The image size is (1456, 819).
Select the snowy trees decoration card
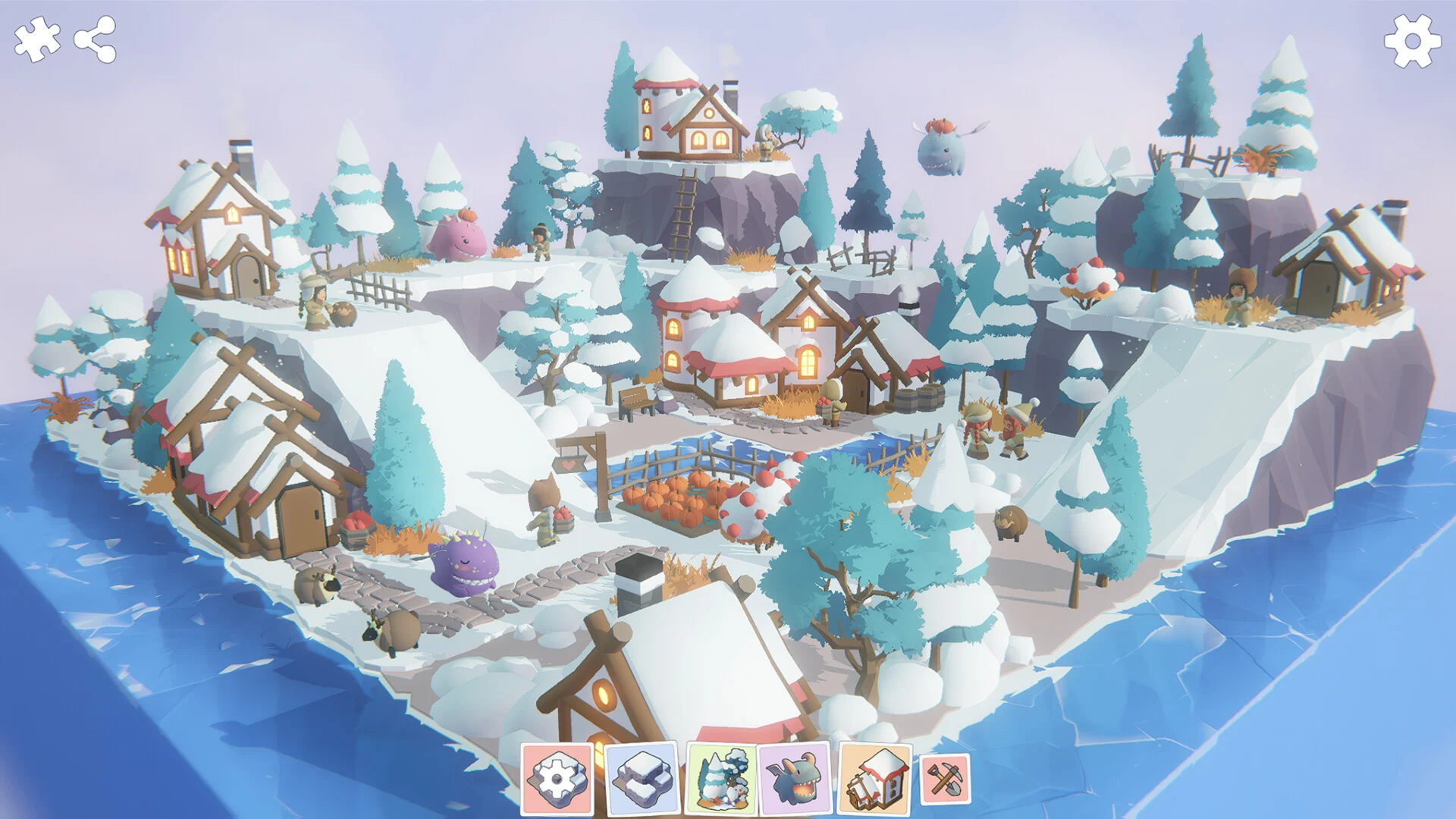pos(721,779)
